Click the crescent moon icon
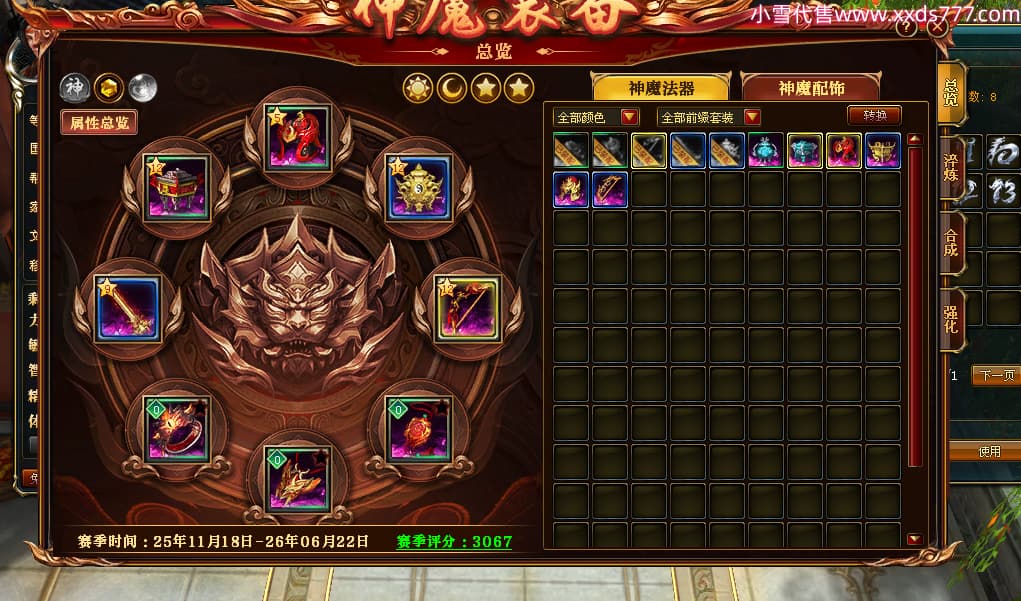1021x601 pixels. click(451, 89)
